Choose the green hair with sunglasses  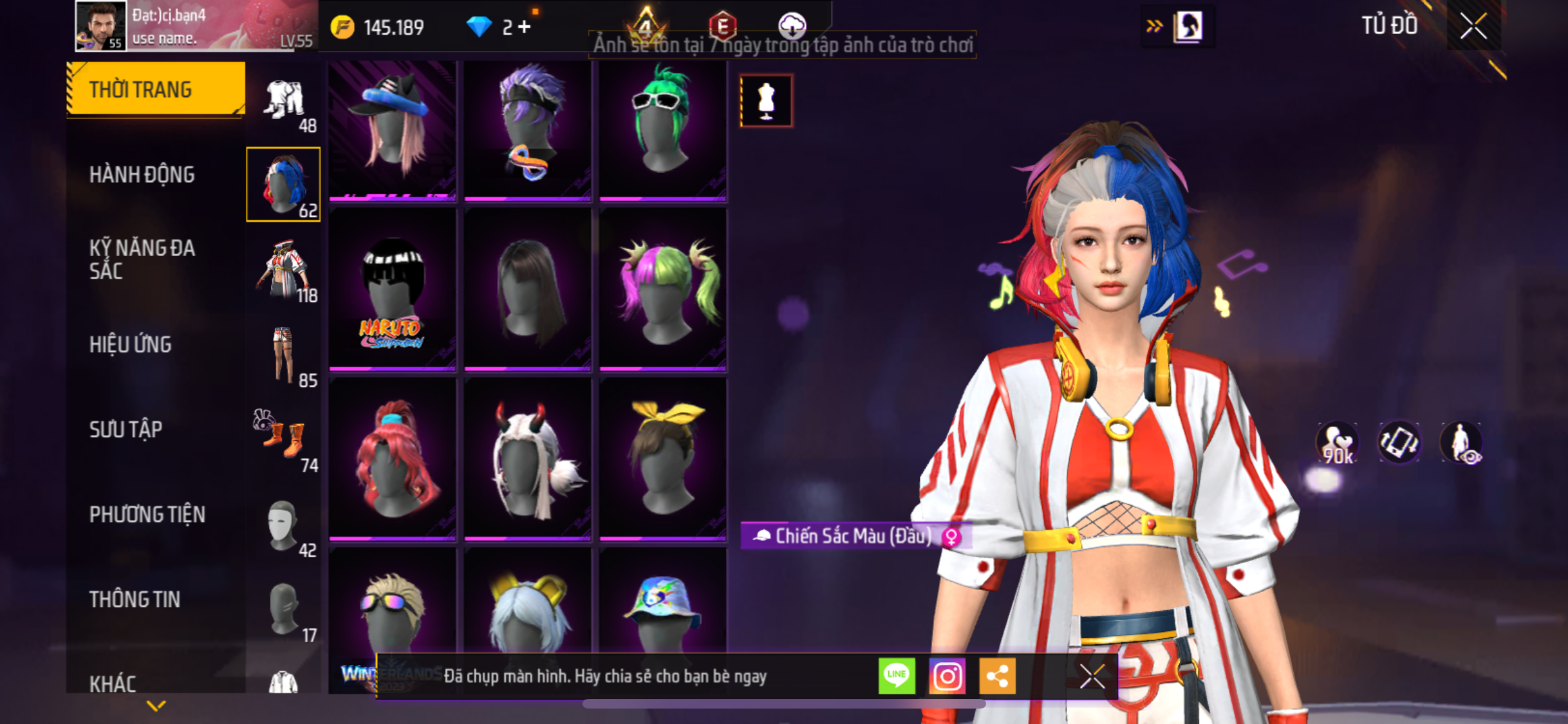(662, 129)
